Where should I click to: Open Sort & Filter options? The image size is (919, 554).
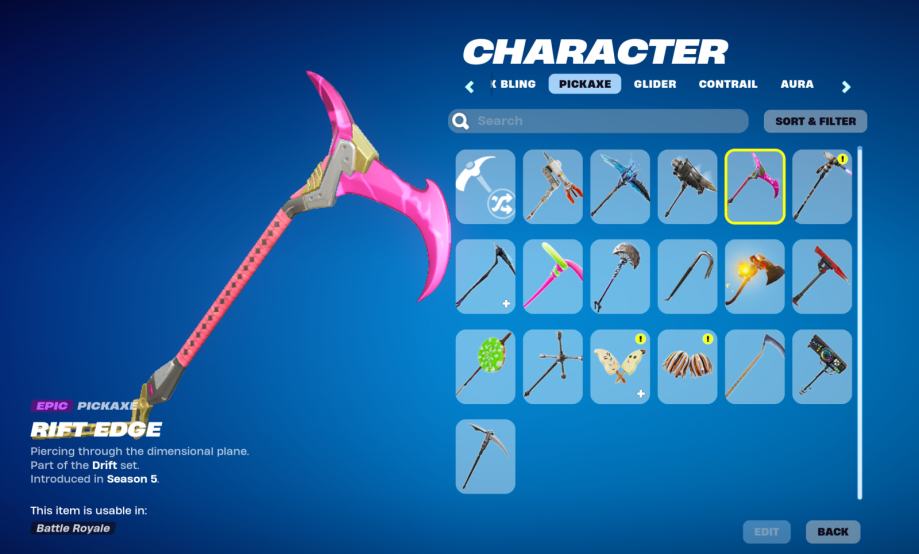[x=815, y=121]
